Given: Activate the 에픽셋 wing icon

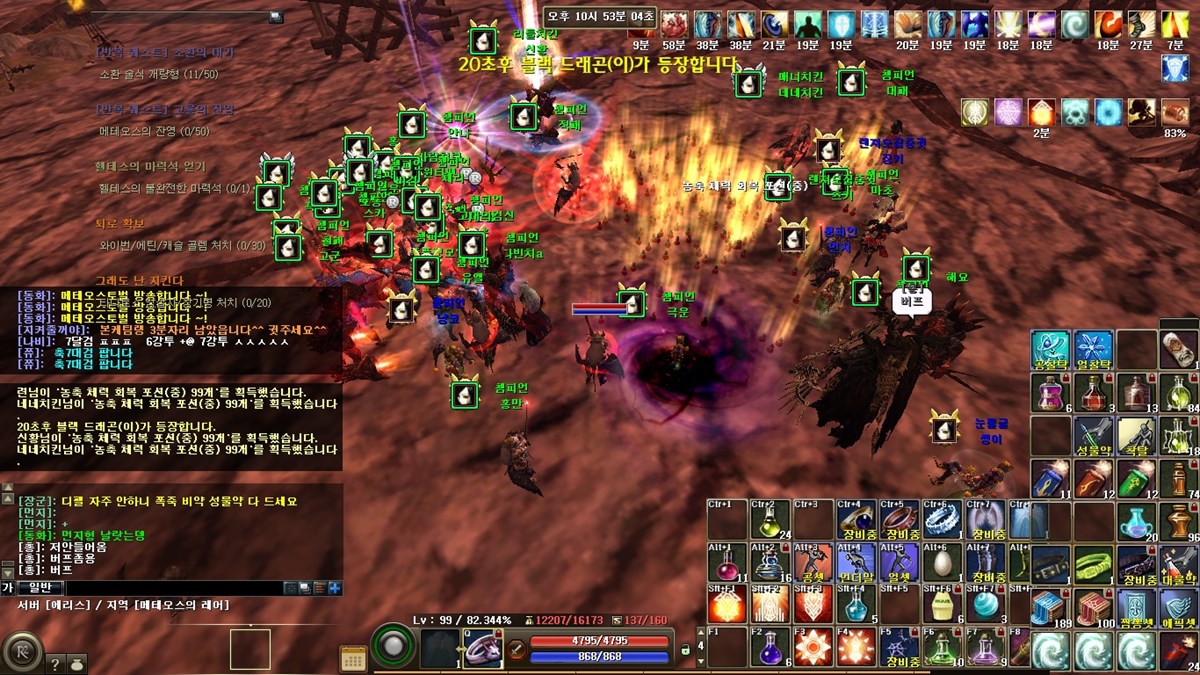Looking at the screenshot, I should tap(1179, 607).
